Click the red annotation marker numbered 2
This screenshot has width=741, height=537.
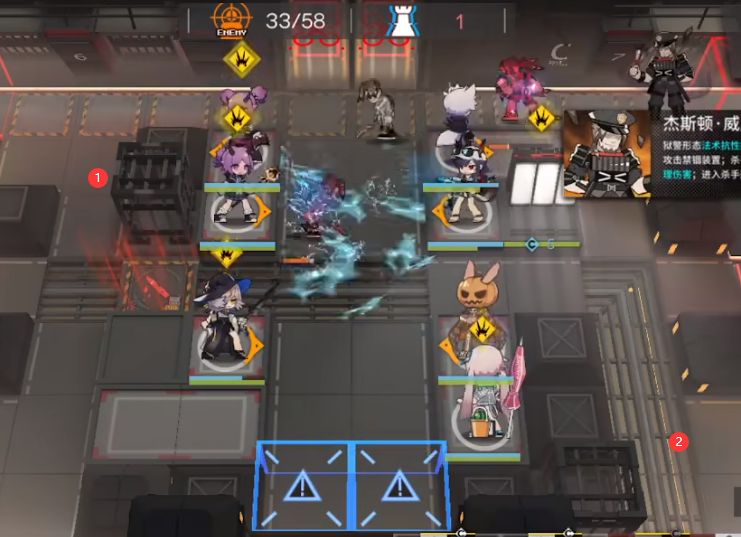click(679, 441)
